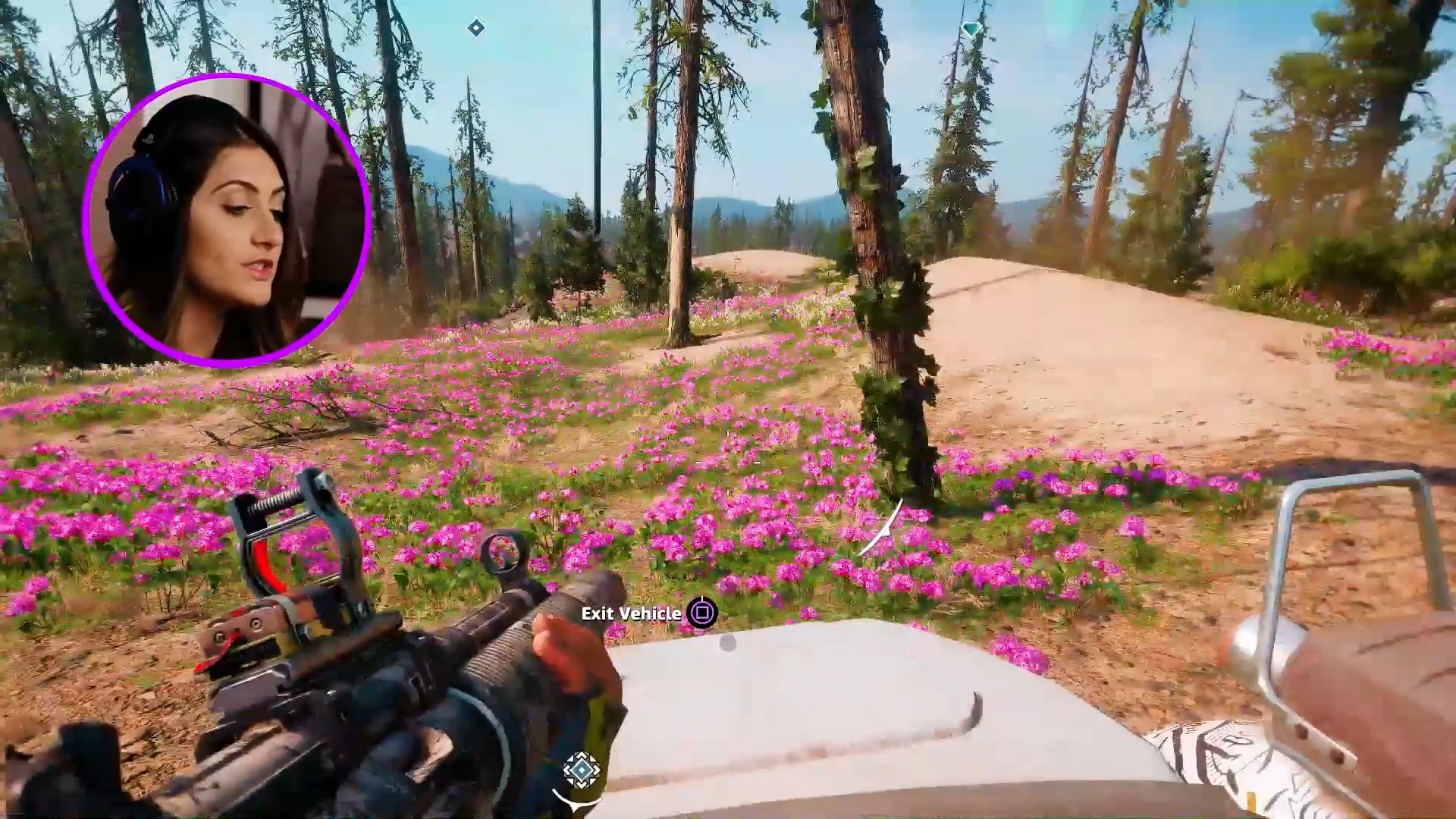Select the teal gem compass marker
Screen dimensions: 1456x819
(971, 30)
